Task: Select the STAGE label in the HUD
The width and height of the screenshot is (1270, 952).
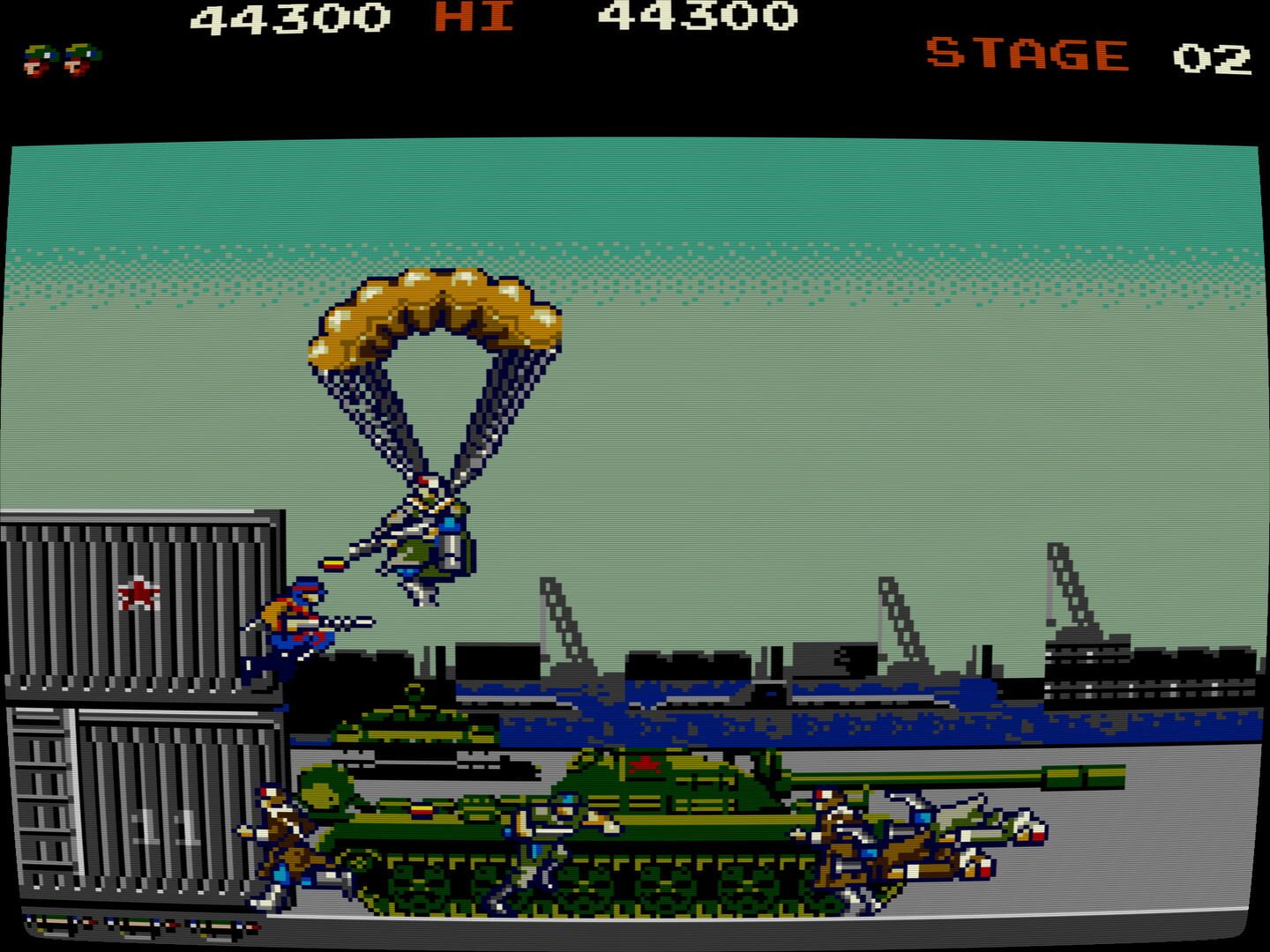Action: point(1027,53)
